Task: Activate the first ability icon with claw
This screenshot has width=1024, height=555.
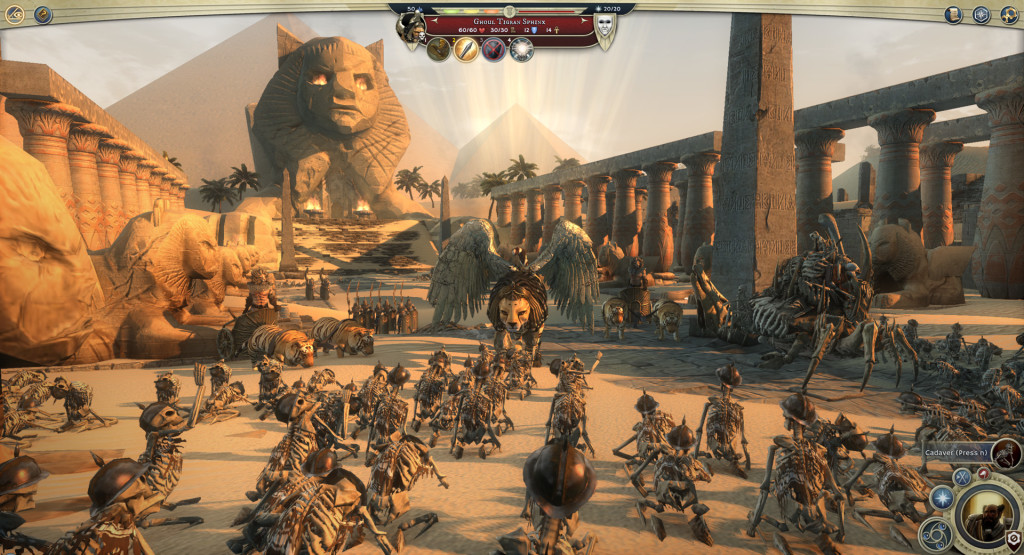Action: pos(438,49)
